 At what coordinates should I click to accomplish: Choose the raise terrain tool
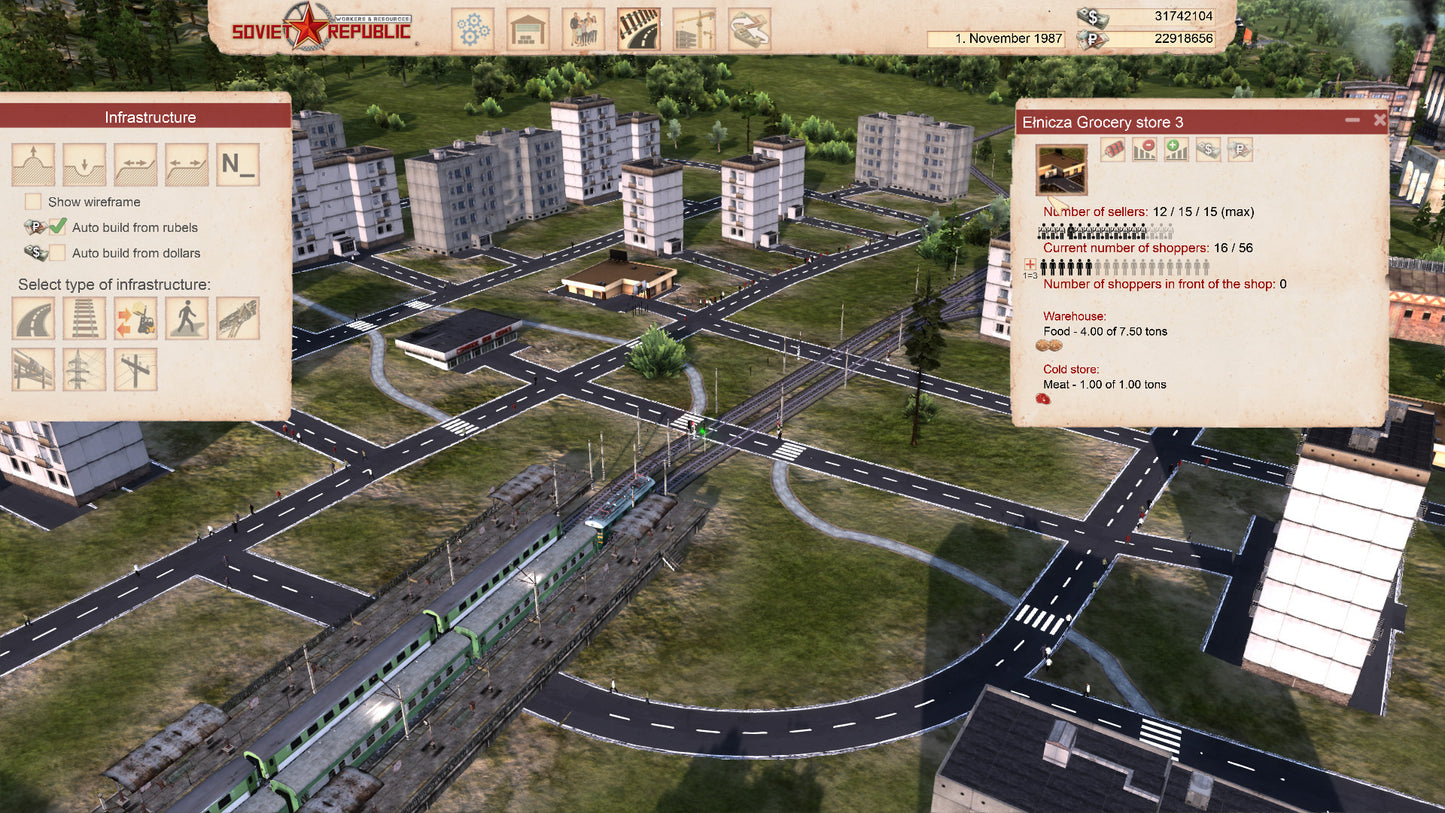pyautogui.click(x=33, y=165)
